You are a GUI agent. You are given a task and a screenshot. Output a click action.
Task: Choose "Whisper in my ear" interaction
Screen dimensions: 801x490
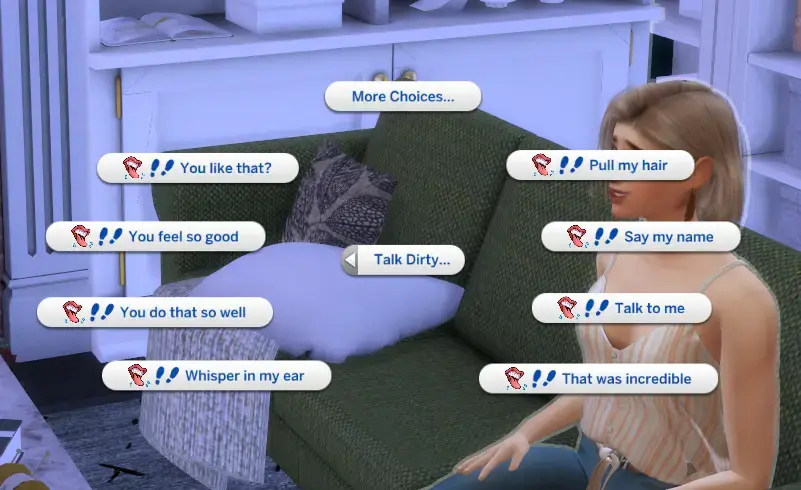point(217,376)
